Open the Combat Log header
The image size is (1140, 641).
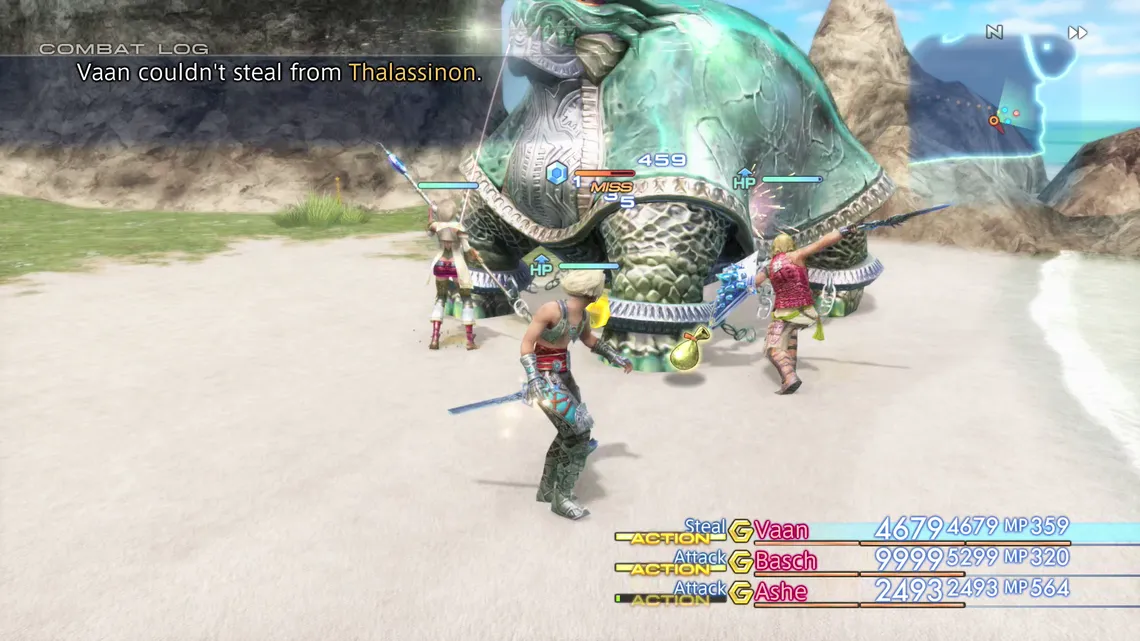point(124,48)
